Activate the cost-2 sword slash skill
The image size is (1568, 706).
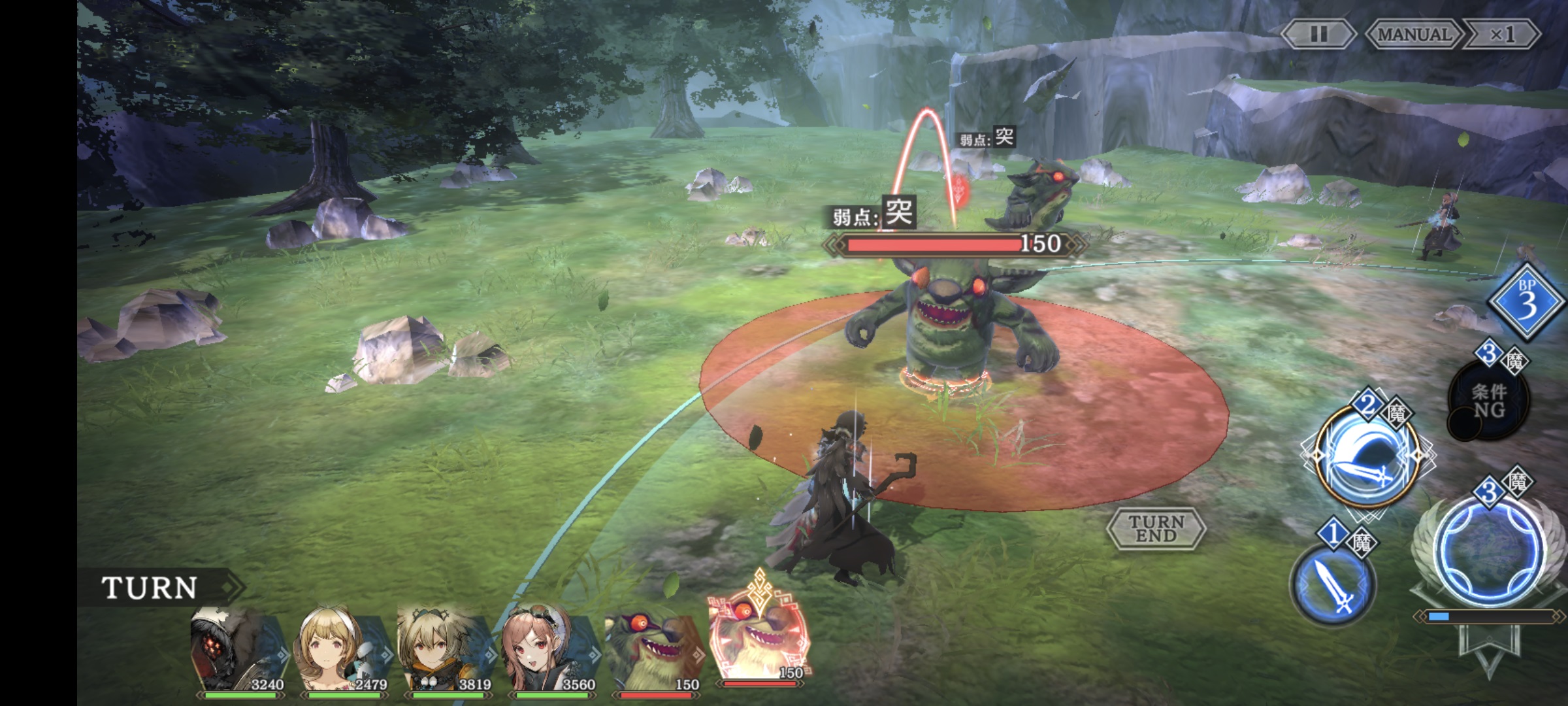pyautogui.click(x=1367, y=458)
